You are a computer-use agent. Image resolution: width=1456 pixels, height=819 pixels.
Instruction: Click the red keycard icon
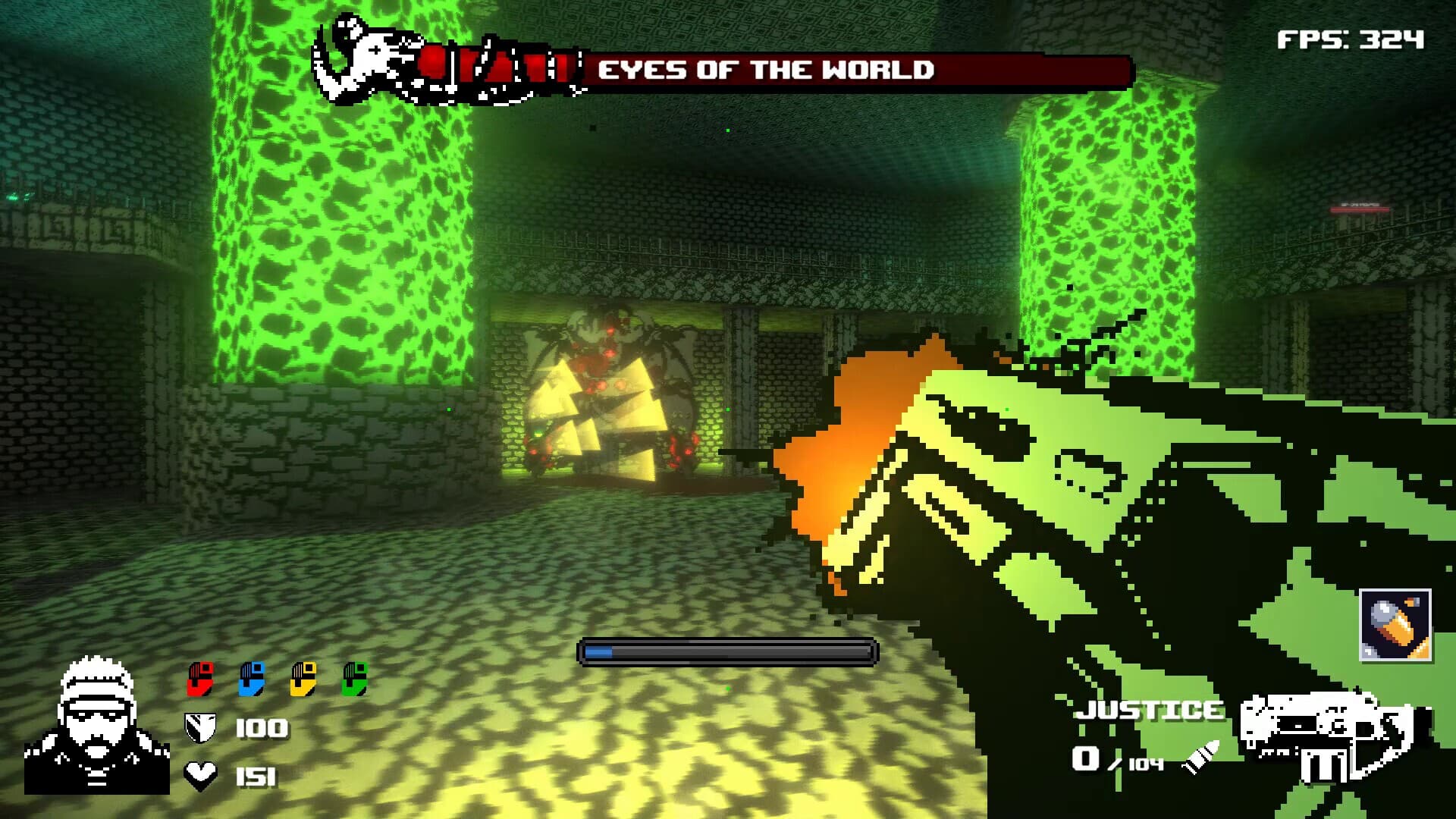[201, 678]
